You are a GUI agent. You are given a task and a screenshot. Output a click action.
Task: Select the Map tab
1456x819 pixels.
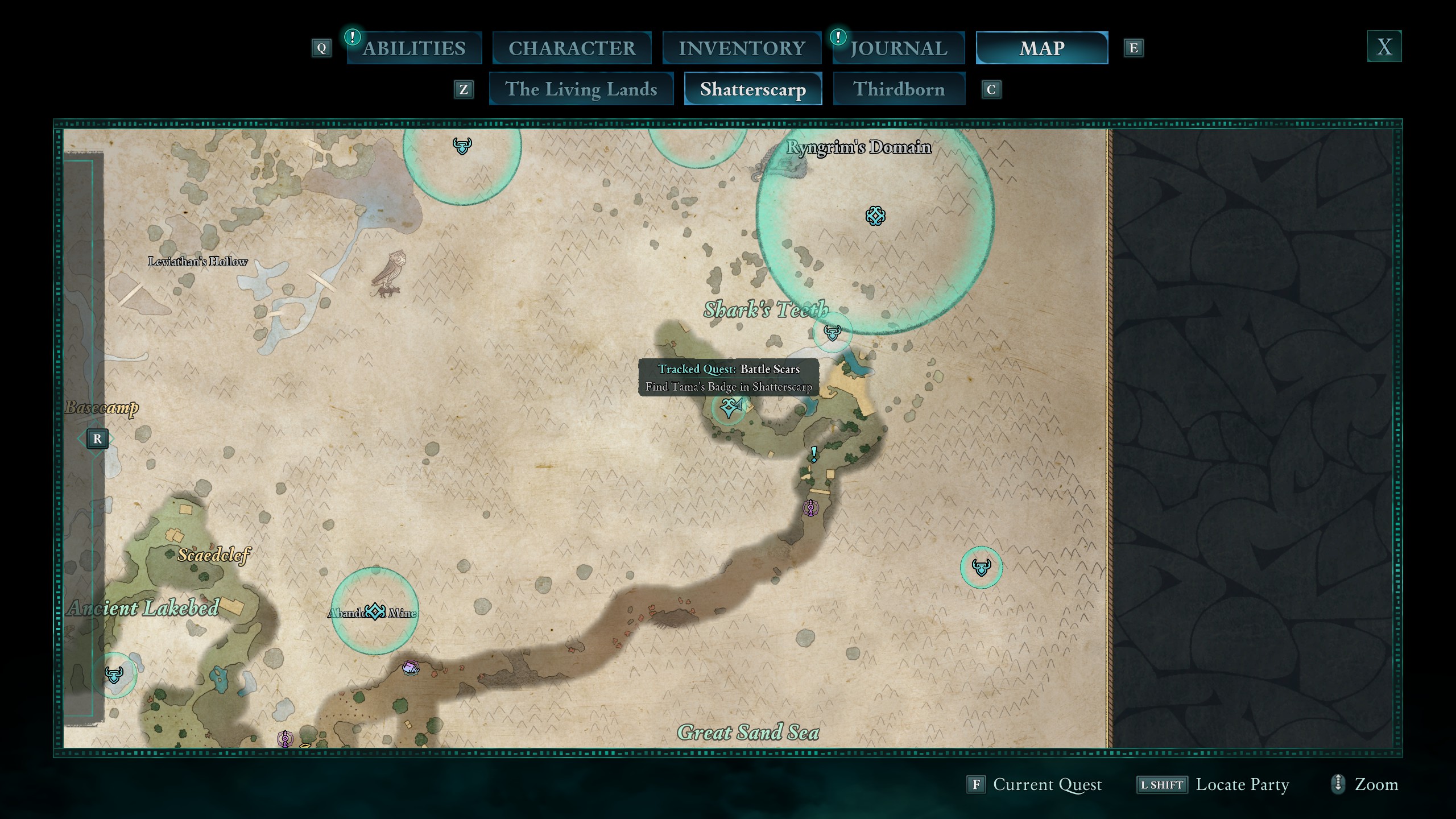(x=1041, y=48)
